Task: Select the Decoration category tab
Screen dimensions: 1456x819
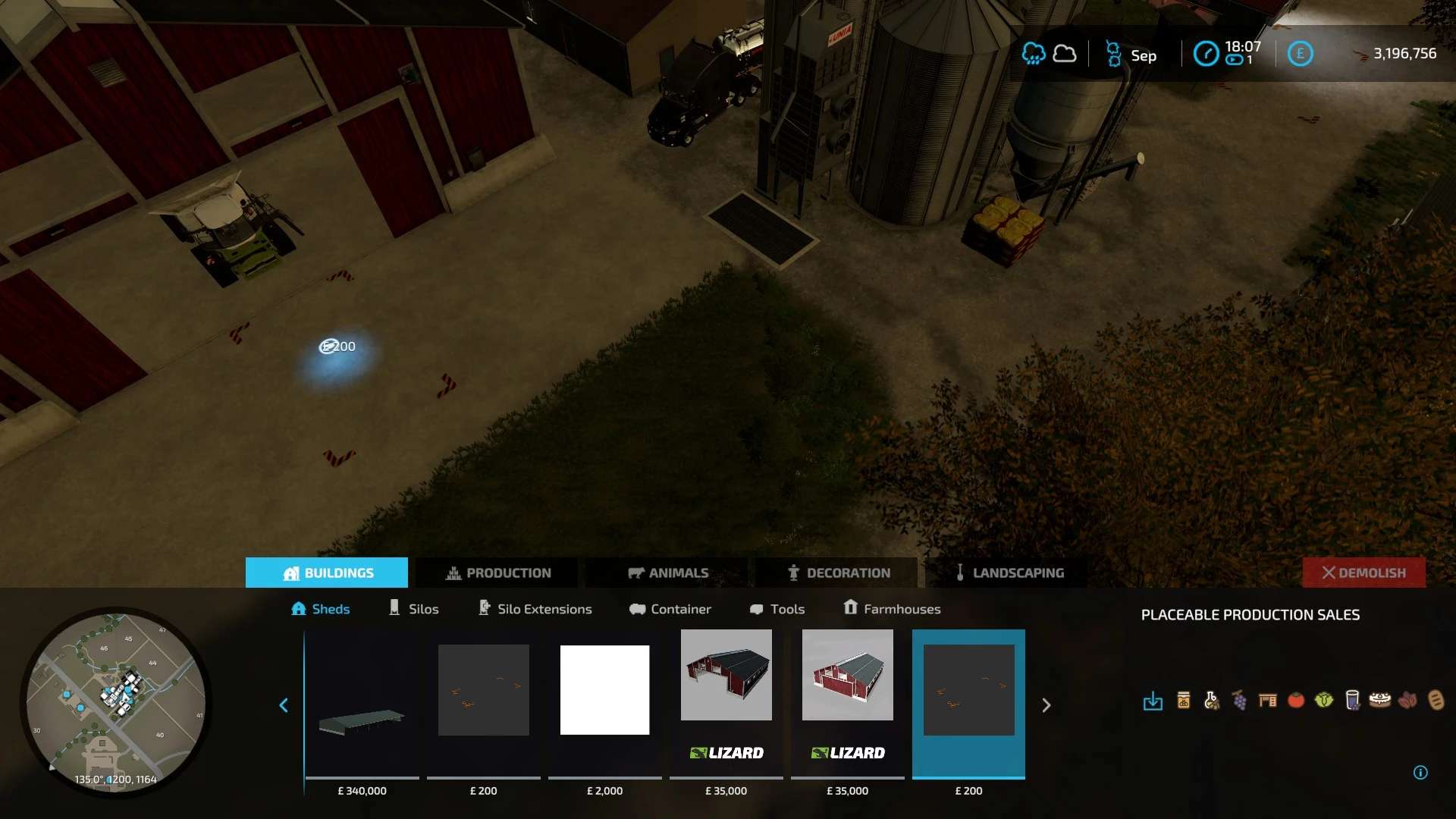Action: coord(838,573)
